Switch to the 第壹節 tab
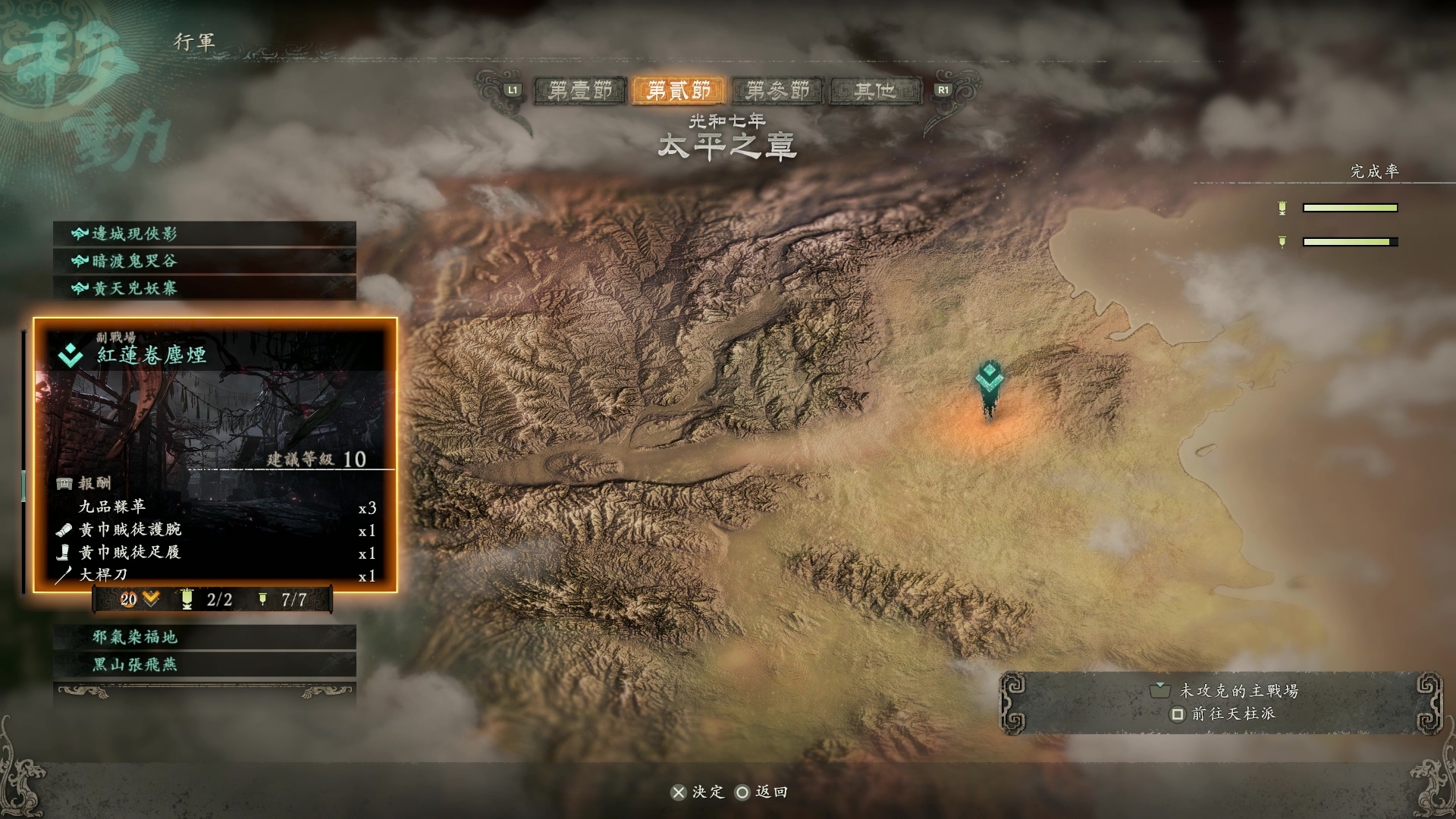1456x819 pixels. (580, 91)
